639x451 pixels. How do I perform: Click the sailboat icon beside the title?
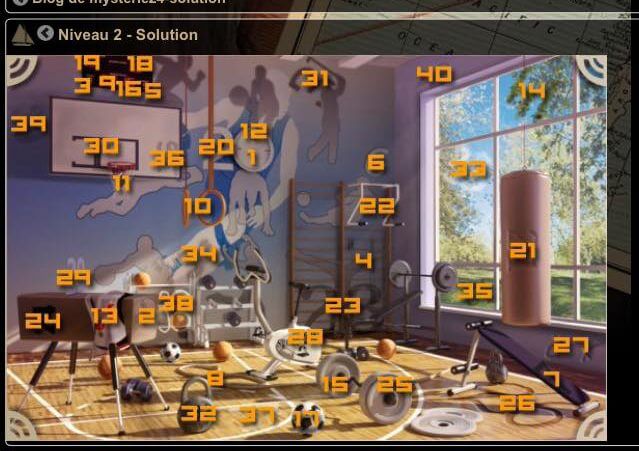tap(22, 35)
